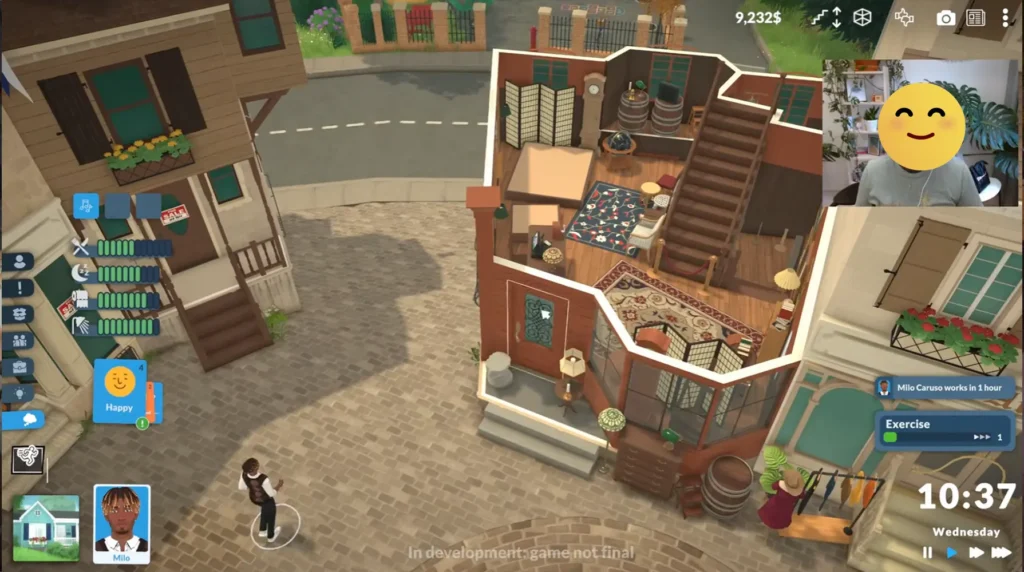Viewport: 1024px width, 572px height.
Task: Switch to triple fast-forward speed
Action: point(1002,553)
